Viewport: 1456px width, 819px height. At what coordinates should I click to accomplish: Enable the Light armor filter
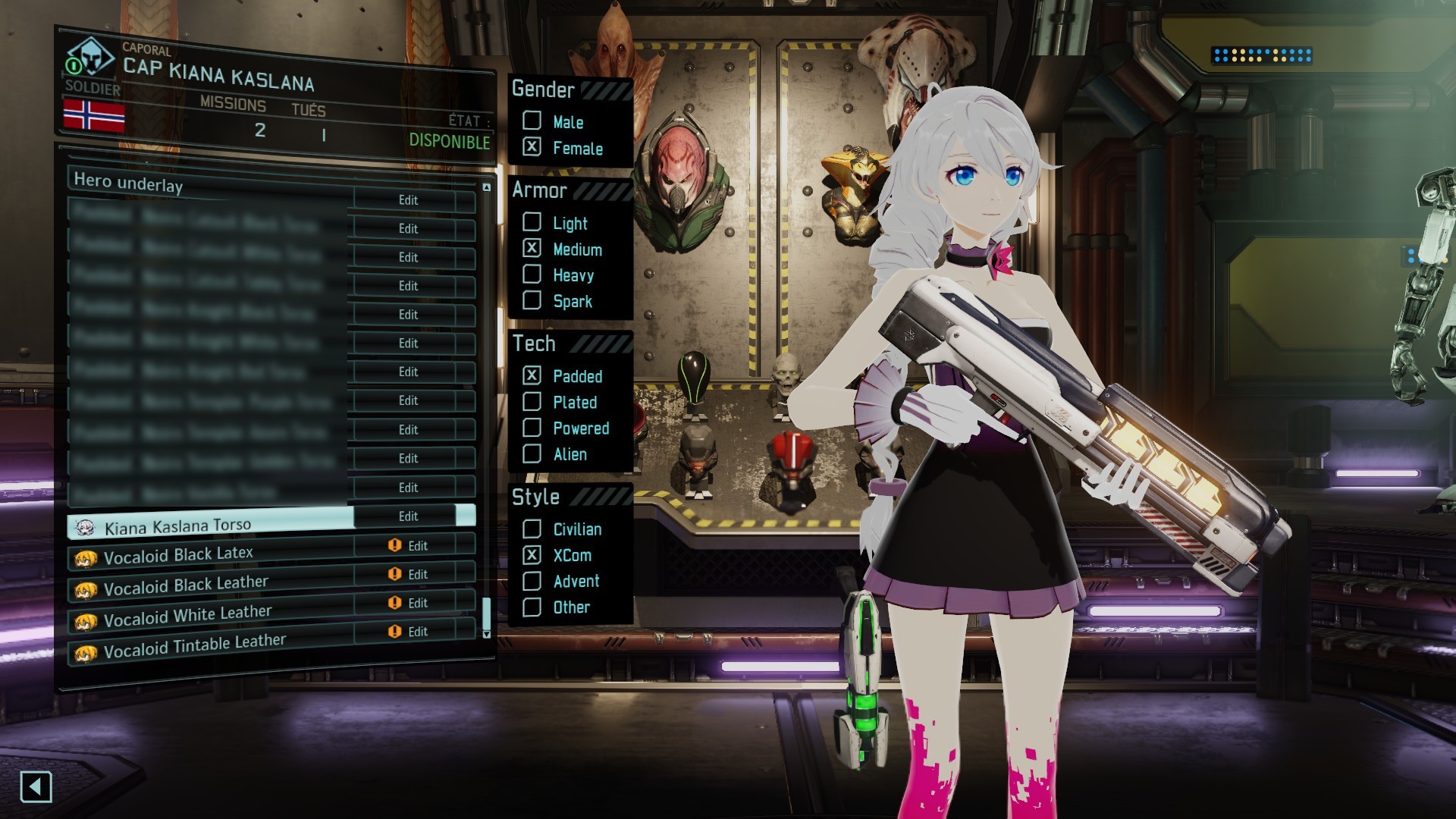pos(532,222)
